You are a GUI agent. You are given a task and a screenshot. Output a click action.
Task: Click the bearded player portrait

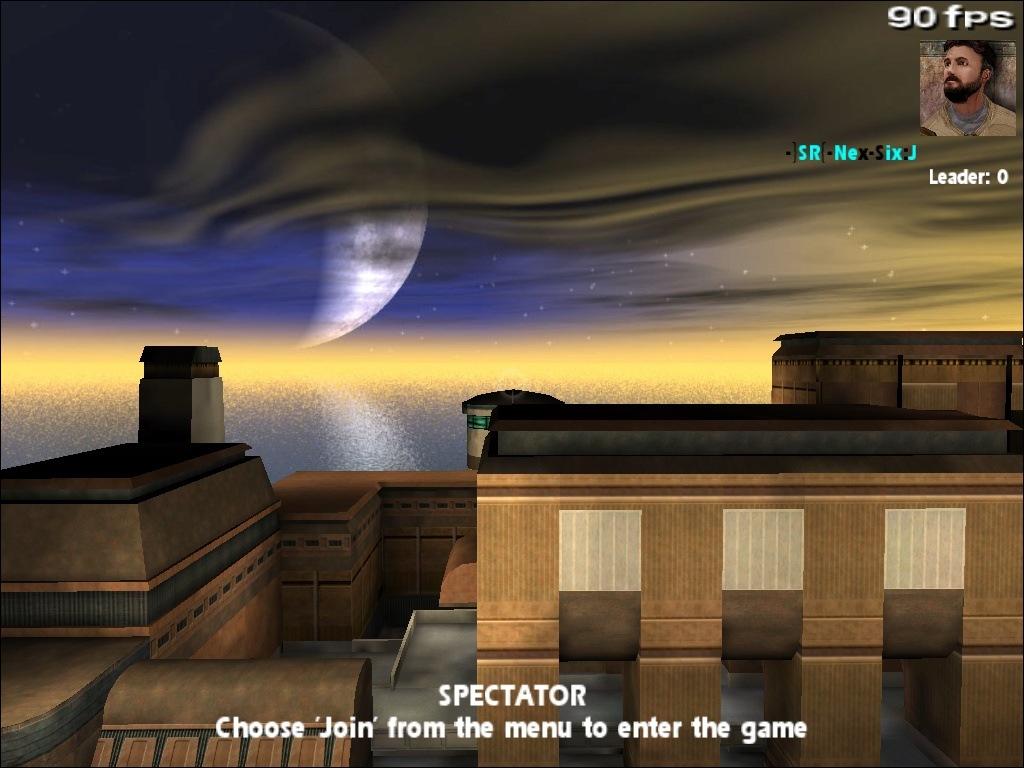click(x=967, y=88)
